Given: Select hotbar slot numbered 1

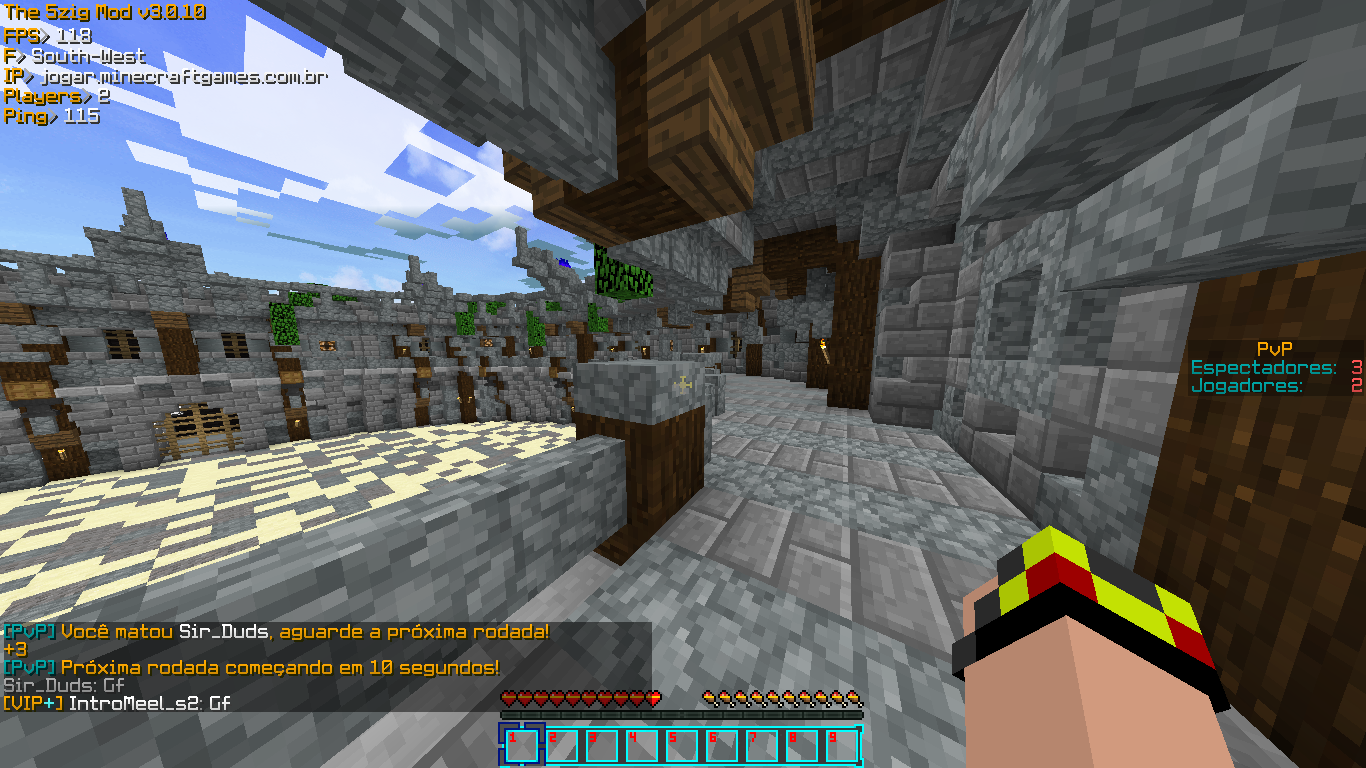Looking at the screenshot, I should tap(522, 746).
